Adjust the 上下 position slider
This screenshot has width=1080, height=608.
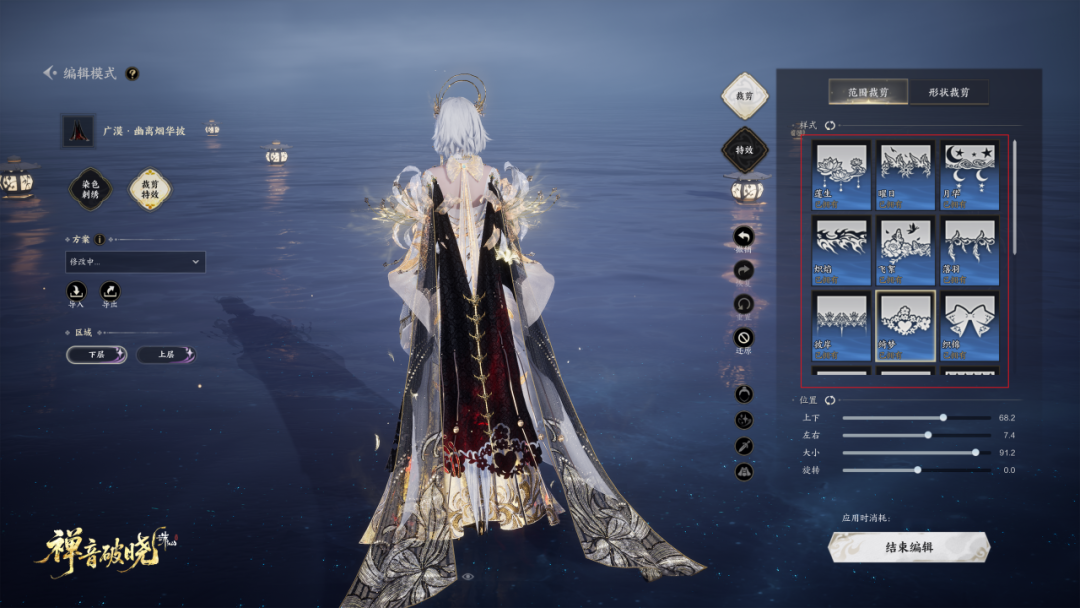click(x=943, y=417)
